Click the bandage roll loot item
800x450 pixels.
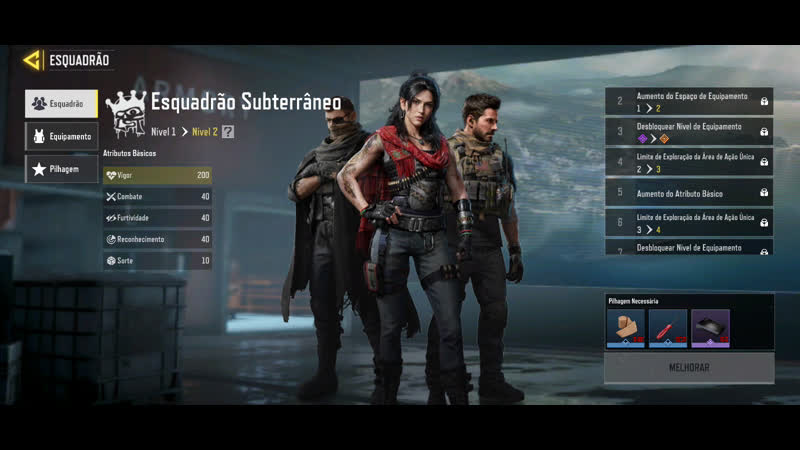click(x=626, y=328)
